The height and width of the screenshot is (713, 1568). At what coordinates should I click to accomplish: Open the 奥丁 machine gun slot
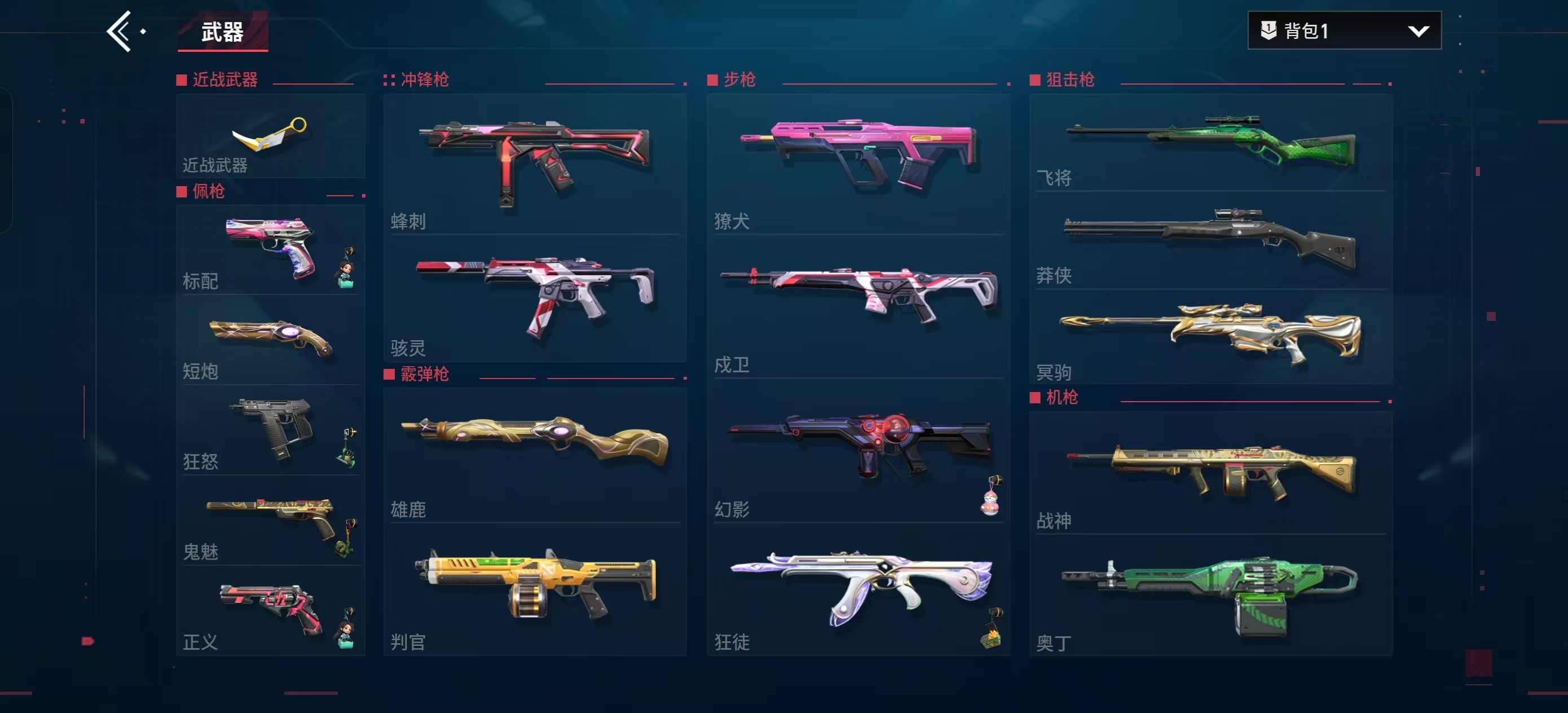1210,596
